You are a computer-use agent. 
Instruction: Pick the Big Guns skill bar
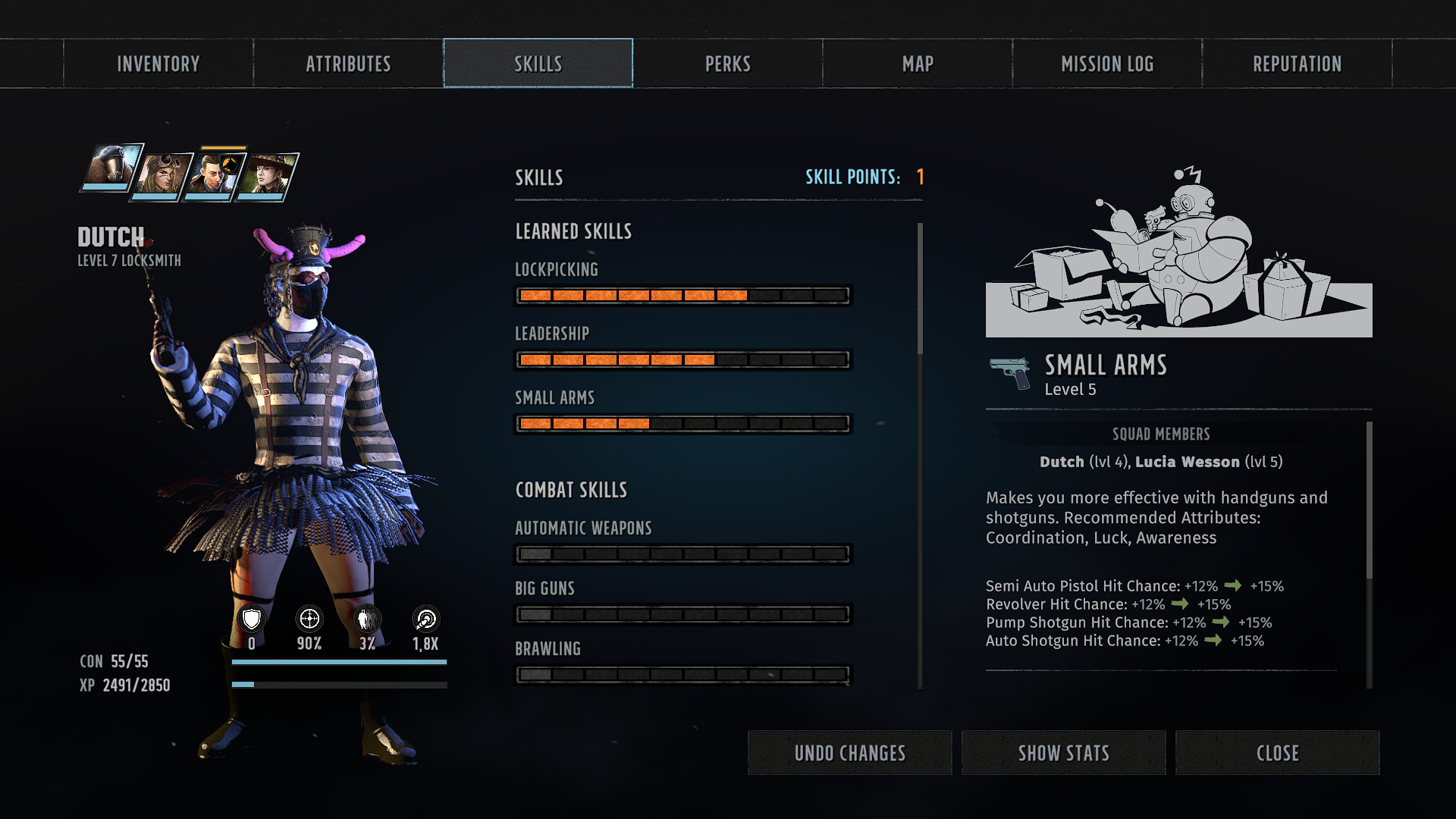pyautogui.click(x=682, y=614)
